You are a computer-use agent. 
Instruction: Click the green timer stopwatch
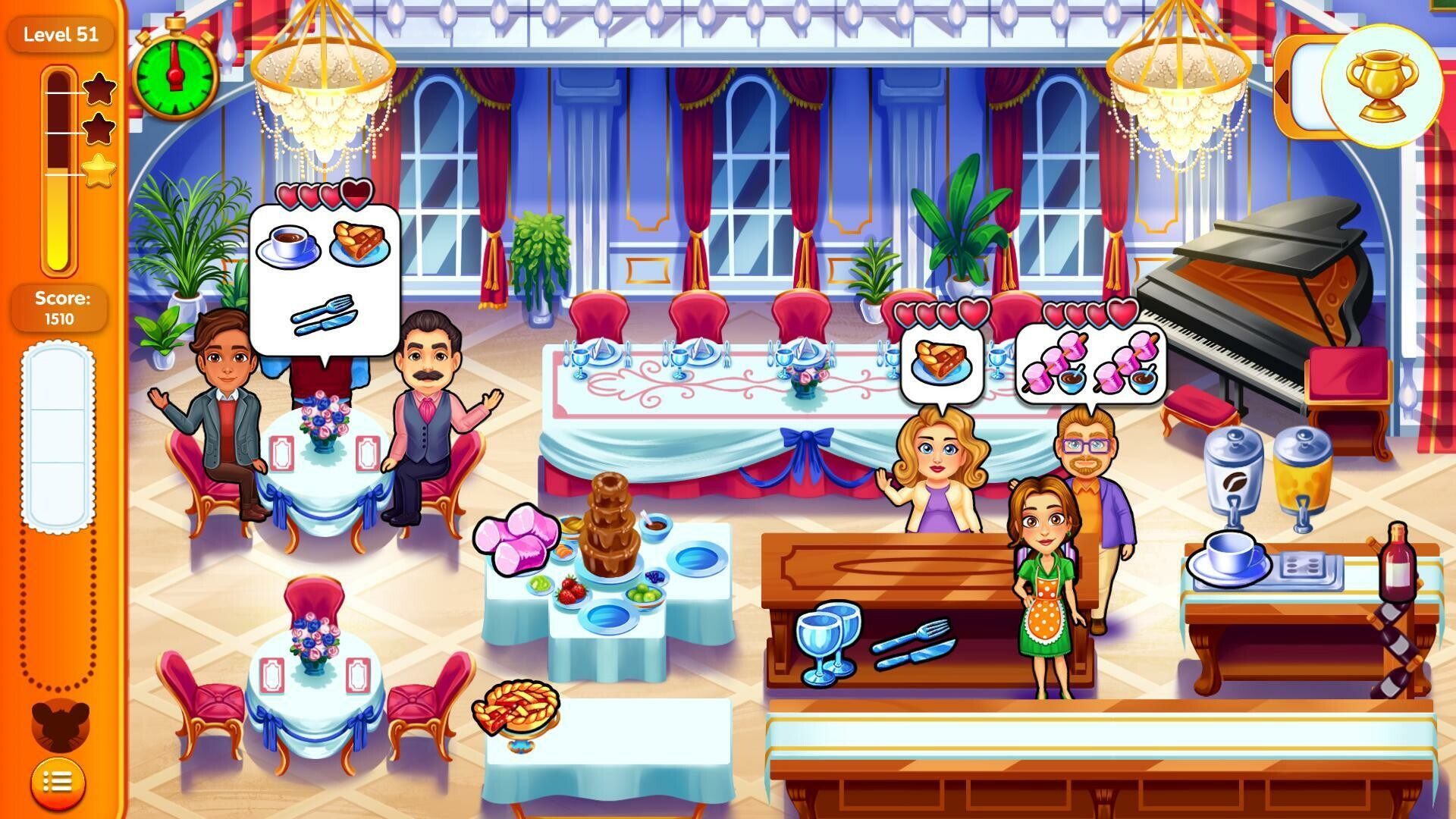(175, 76)
